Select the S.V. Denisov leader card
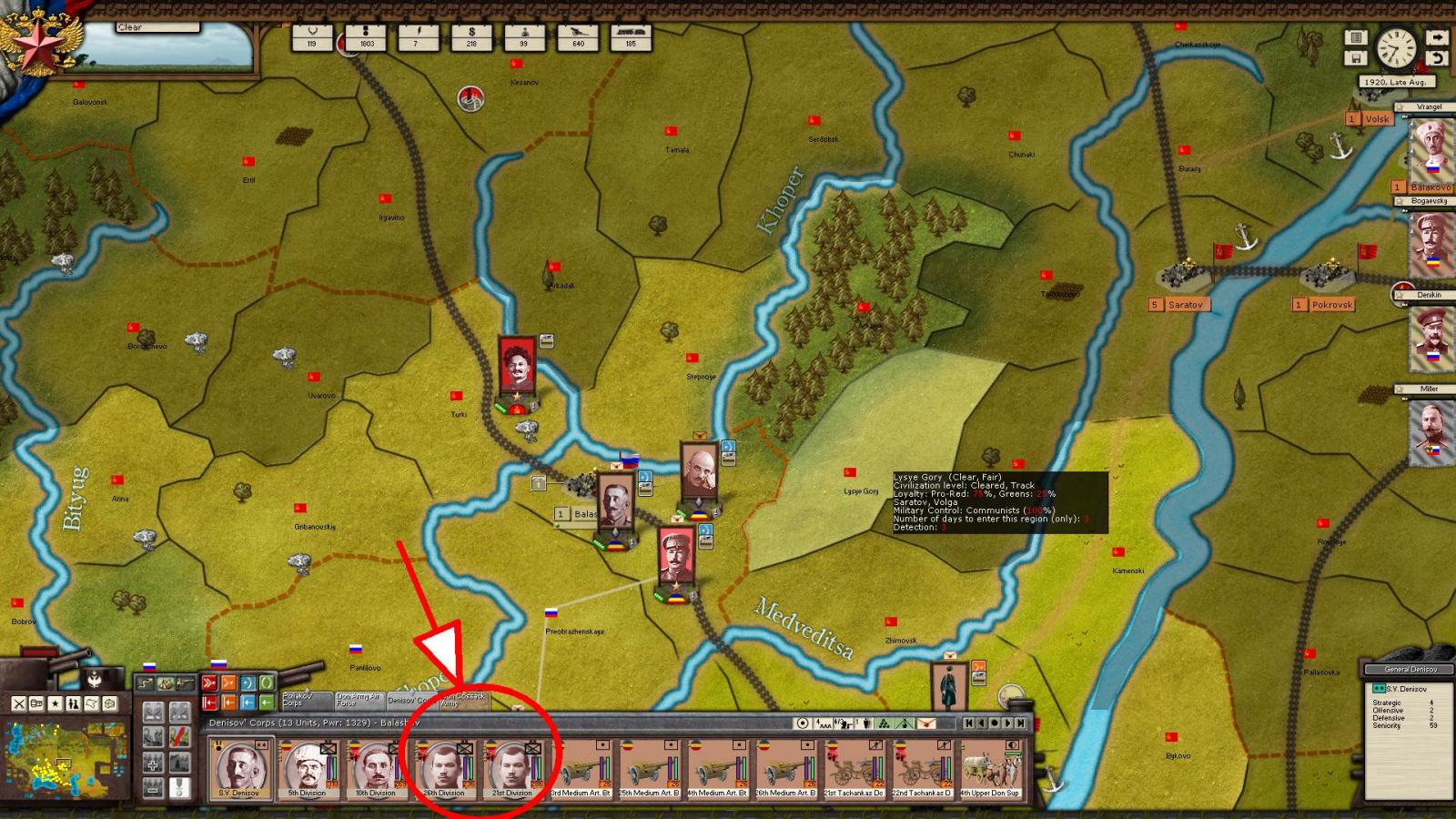The width and height of the screenshot is (1456, 819). click(x=239, y=768)
